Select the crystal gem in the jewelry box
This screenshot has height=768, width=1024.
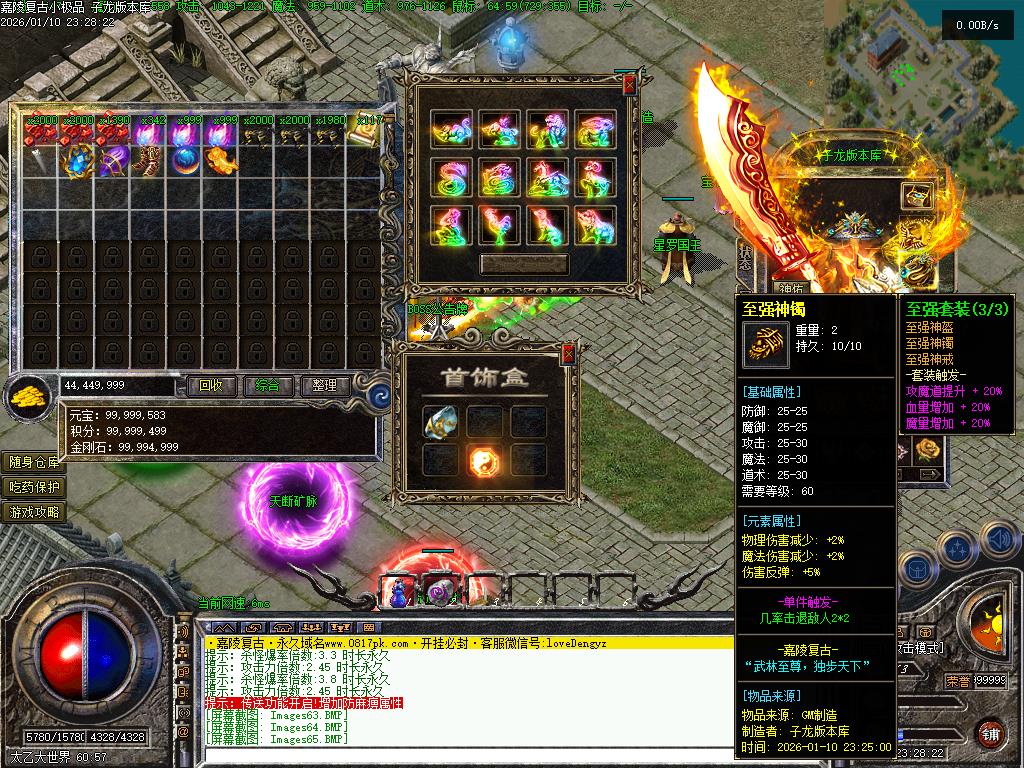[440, 422]
